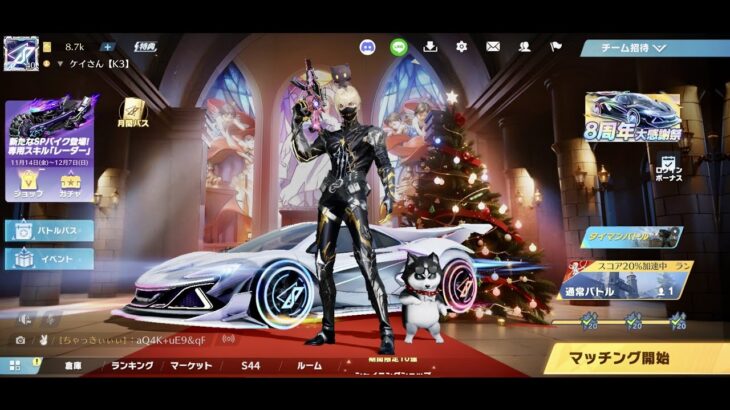Open the S44 season tab

click(250, 366)
